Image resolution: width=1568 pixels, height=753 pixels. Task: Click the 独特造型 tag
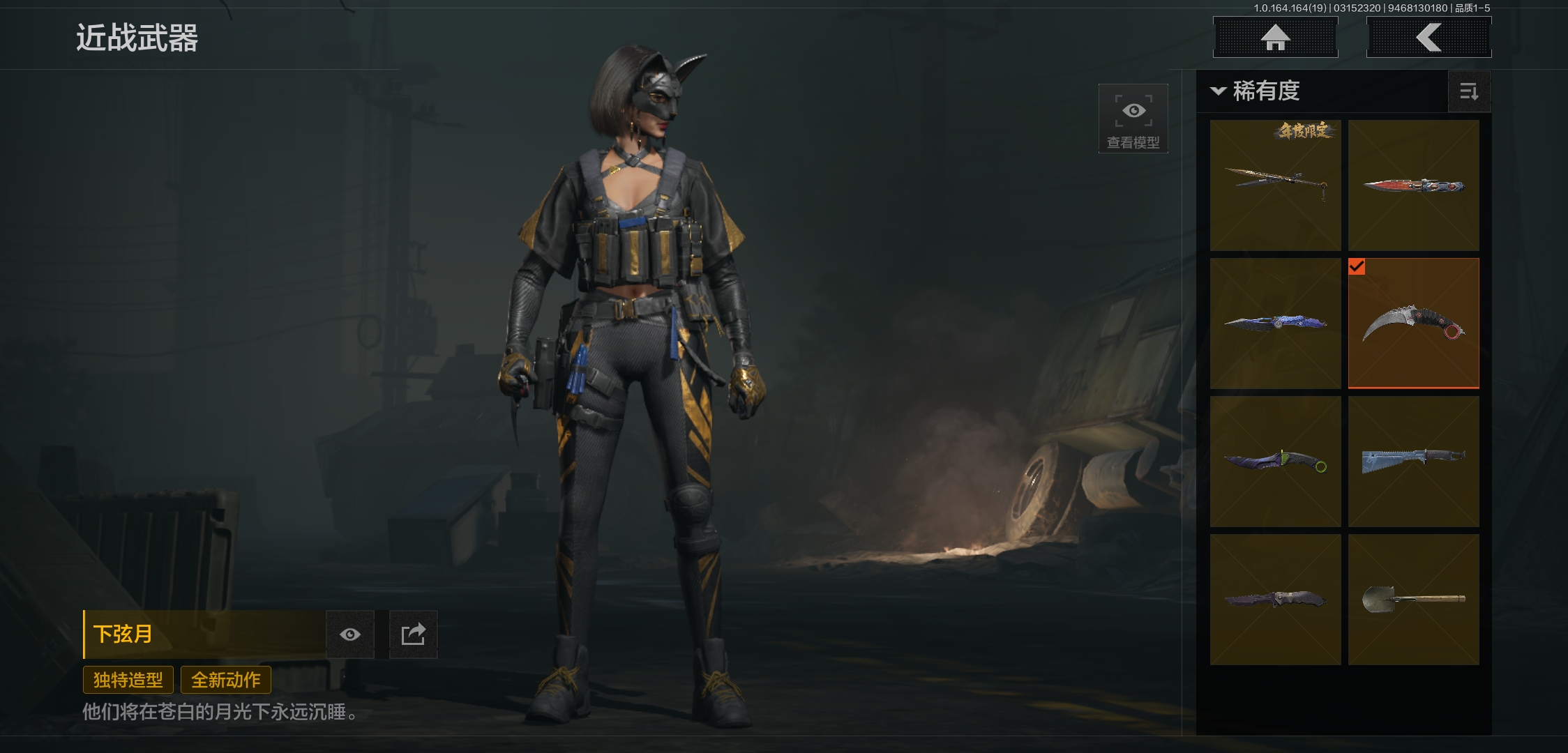(128, 680)
